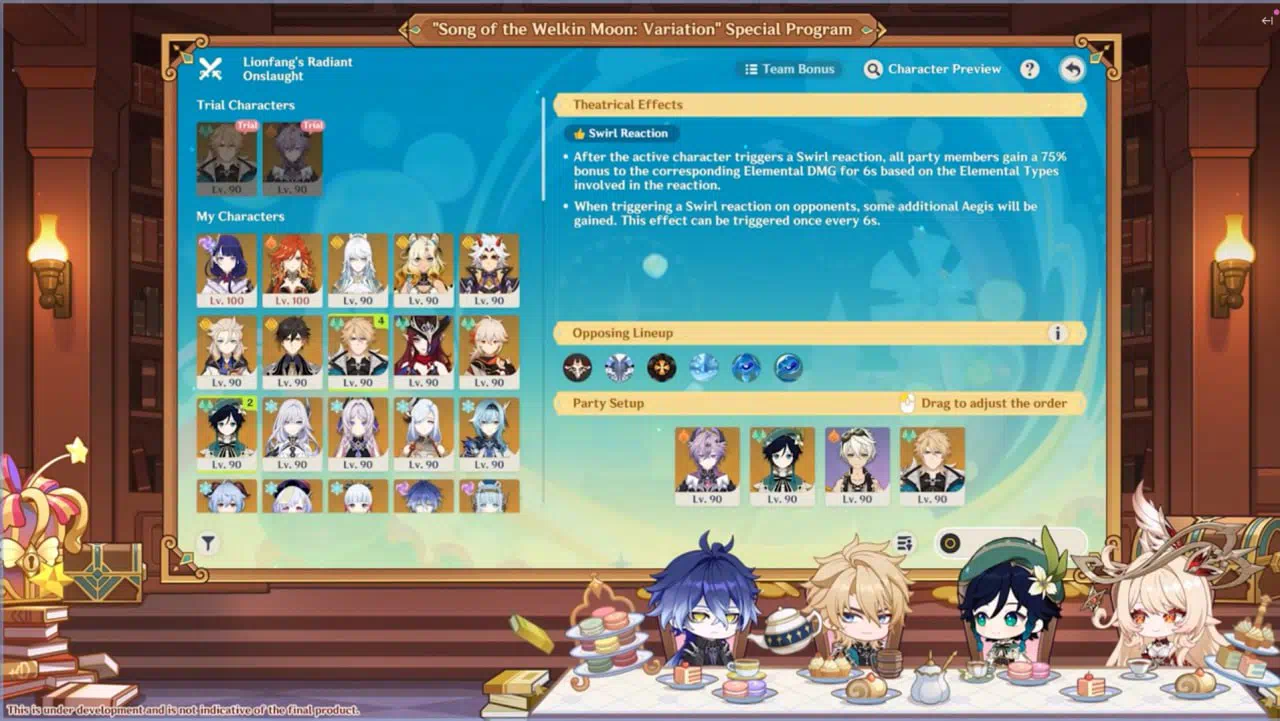1280x721 pixels.
Task: Open the Team Bonus list
Action: point(789,69)
